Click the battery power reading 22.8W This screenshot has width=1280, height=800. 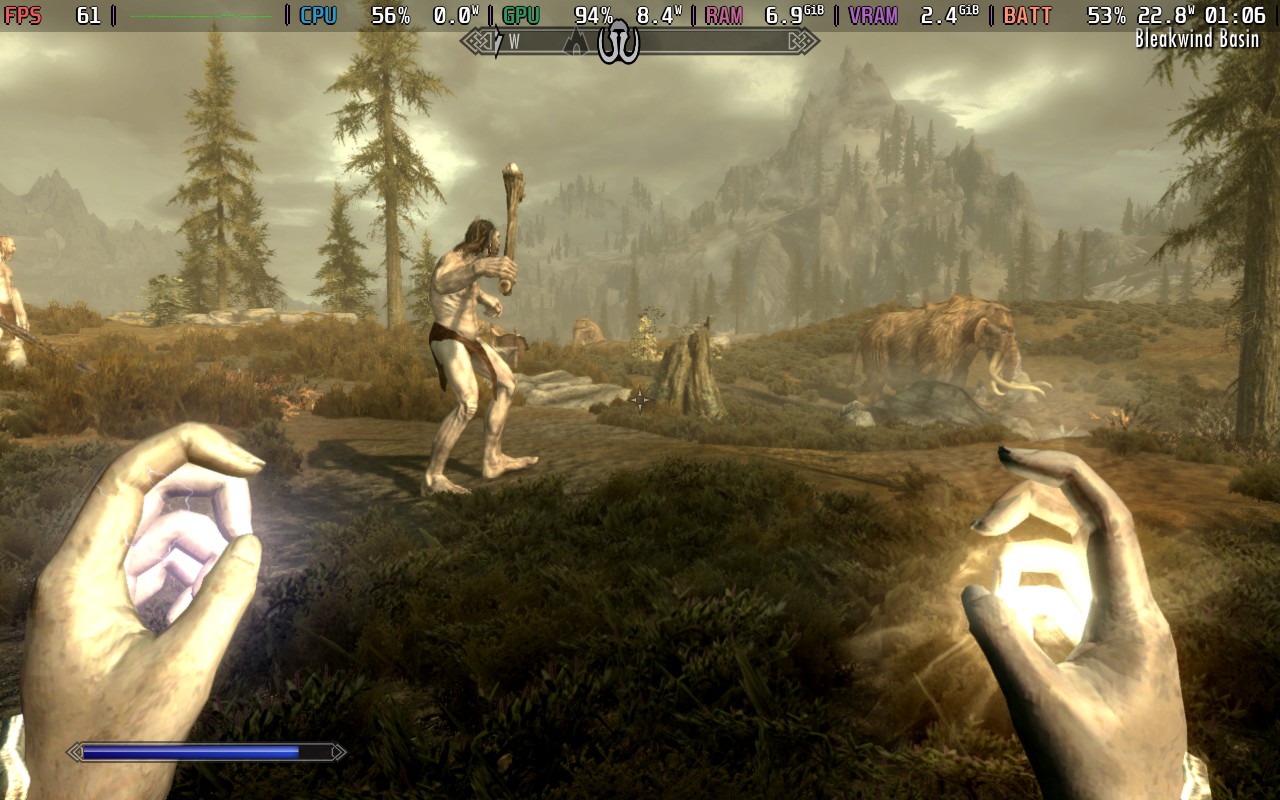coord(1165,15)
